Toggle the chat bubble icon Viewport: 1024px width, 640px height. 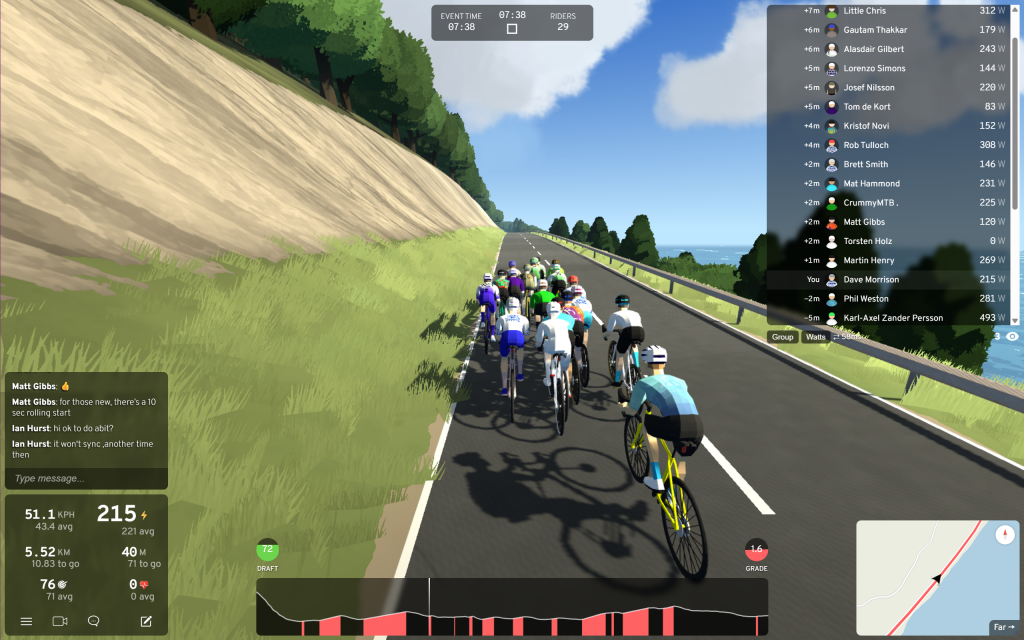93,621
